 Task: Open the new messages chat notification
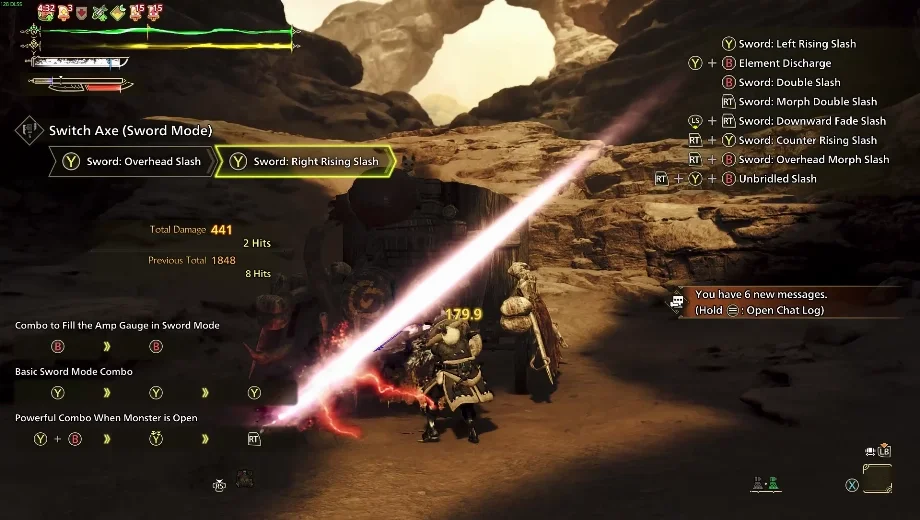click(x=760, y=302)
